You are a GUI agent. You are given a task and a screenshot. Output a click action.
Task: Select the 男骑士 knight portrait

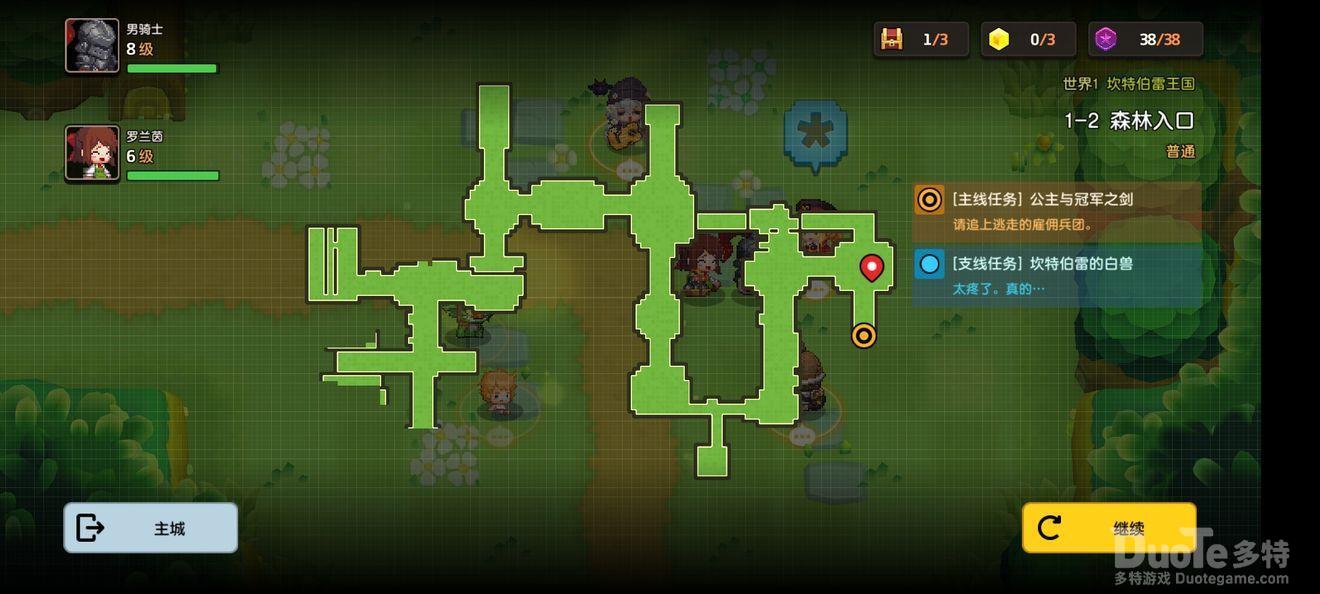point(92,46)
